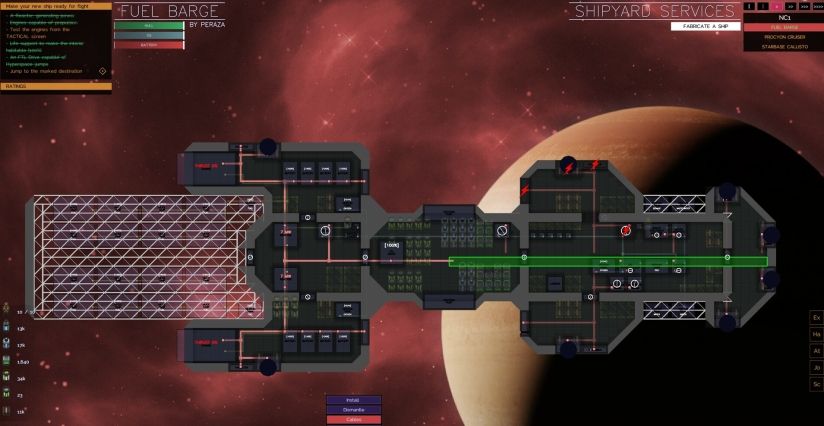This screenshot has height=426, width=824.
Task: Open the Ratings panel
Action: point(56,87)
